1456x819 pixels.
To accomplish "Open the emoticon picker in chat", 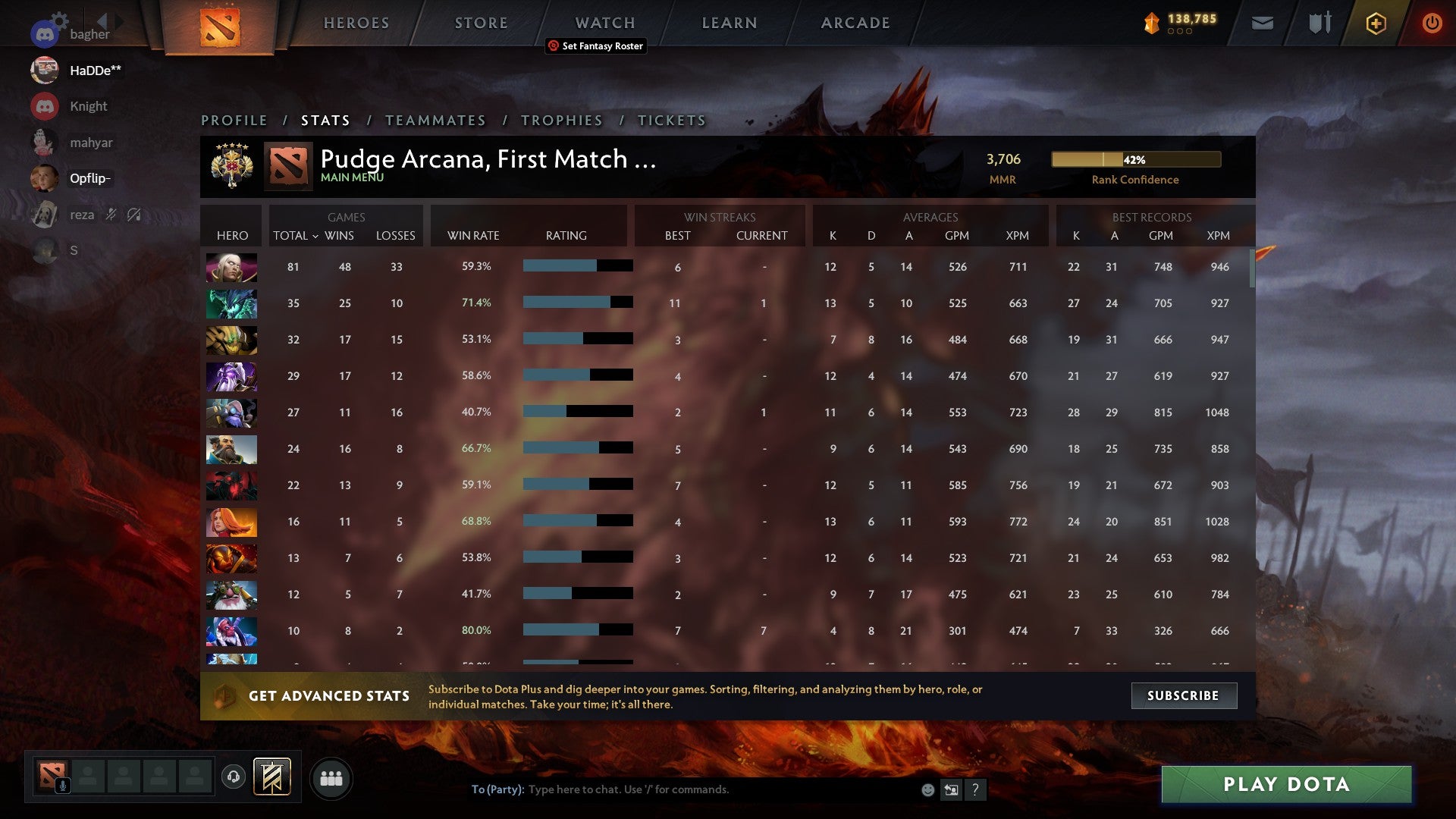I will click(x=927, y=789).
